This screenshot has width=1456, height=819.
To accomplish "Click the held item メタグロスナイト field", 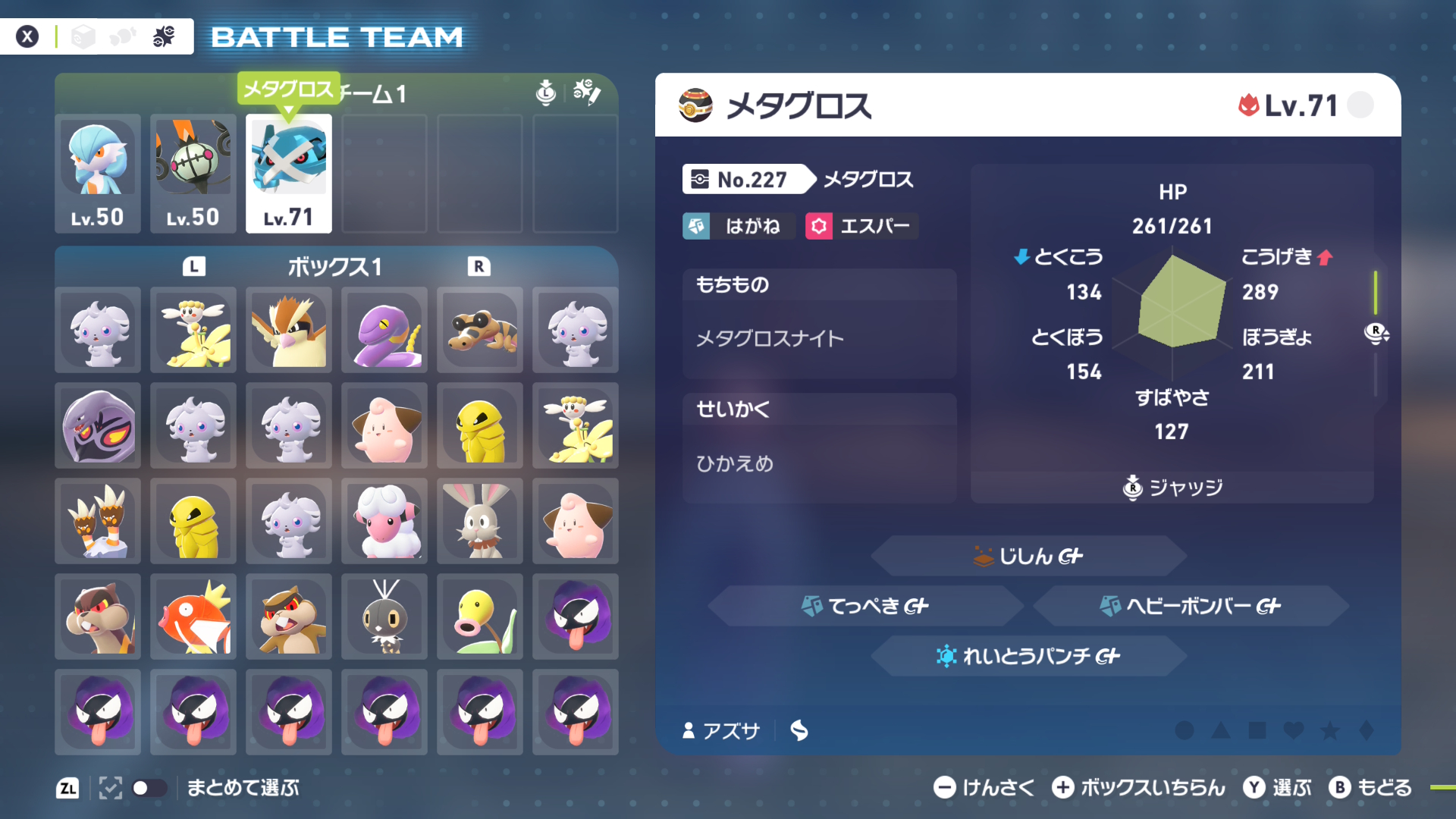I will point(819,338).
